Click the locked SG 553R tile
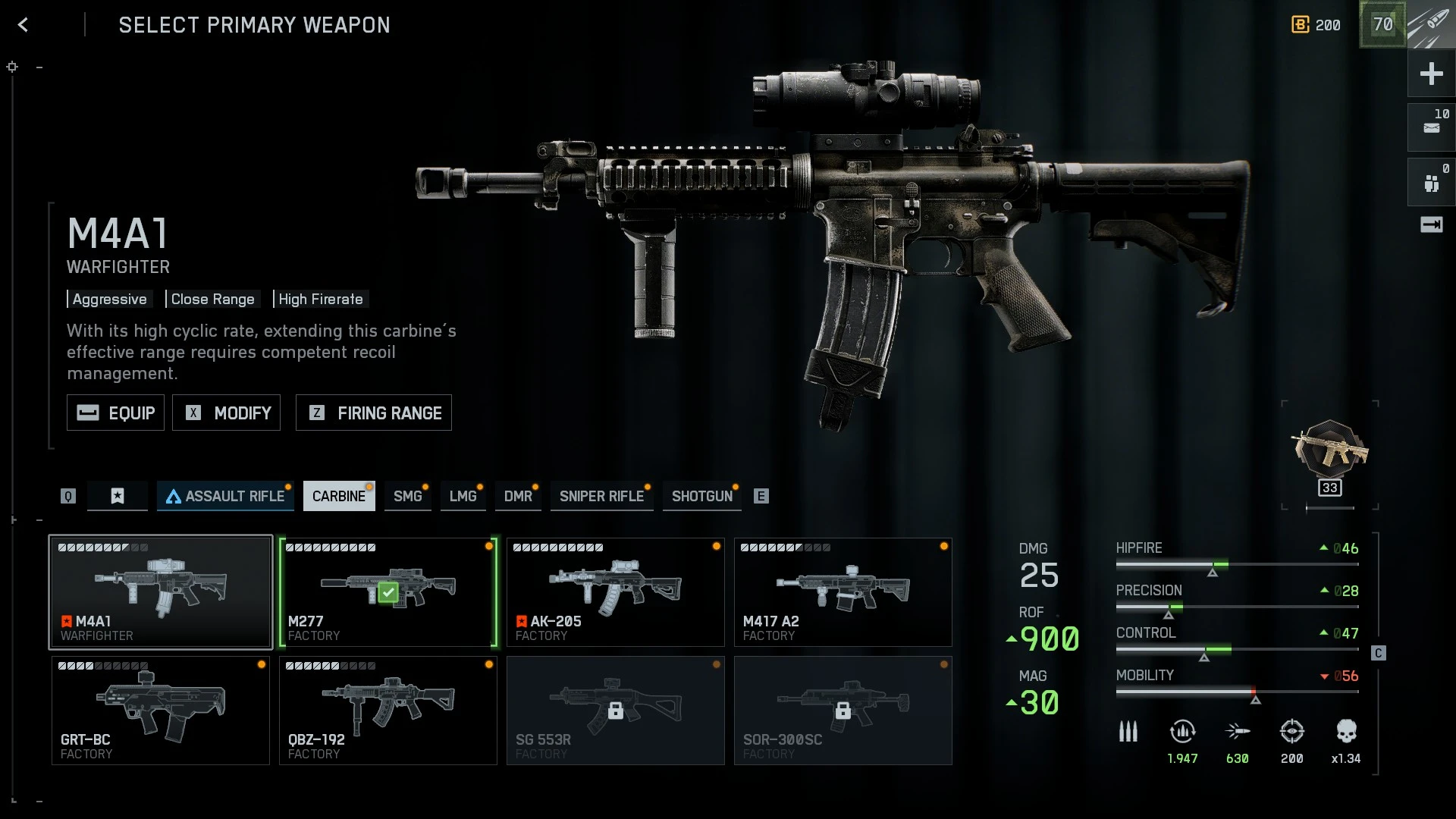The height and width of the screenshot is (819, 1456). click(x=616, y=711)
